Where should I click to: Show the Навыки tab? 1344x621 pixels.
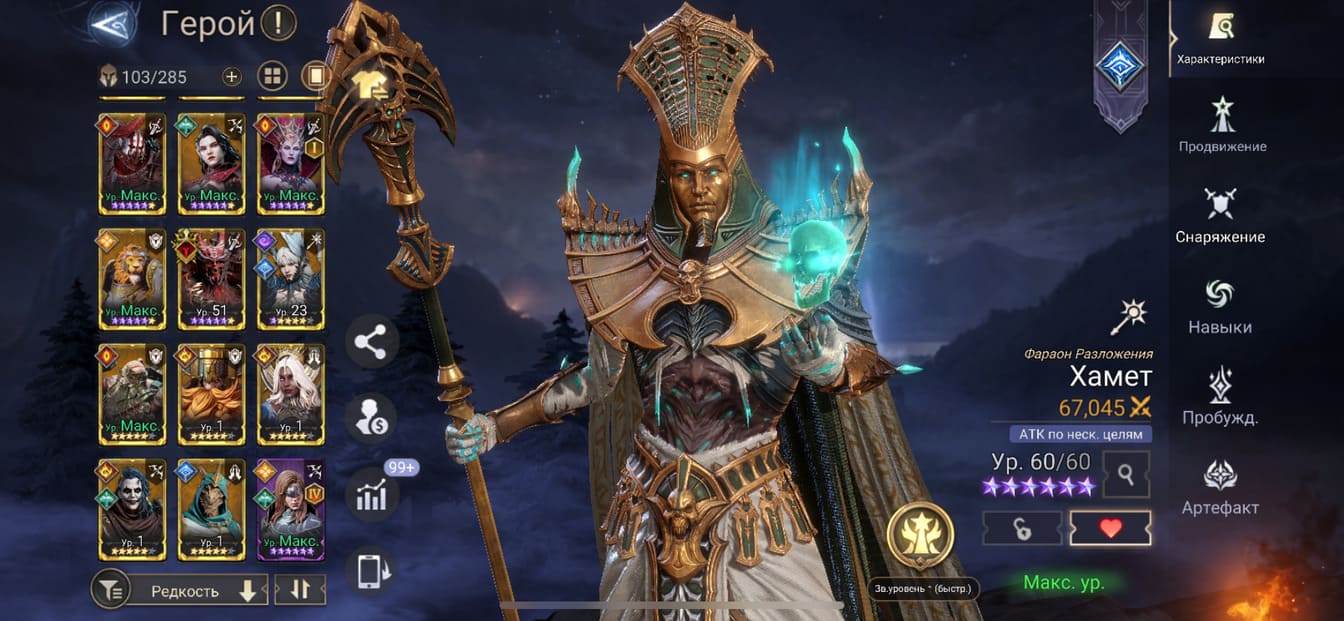coord(1220,306)
